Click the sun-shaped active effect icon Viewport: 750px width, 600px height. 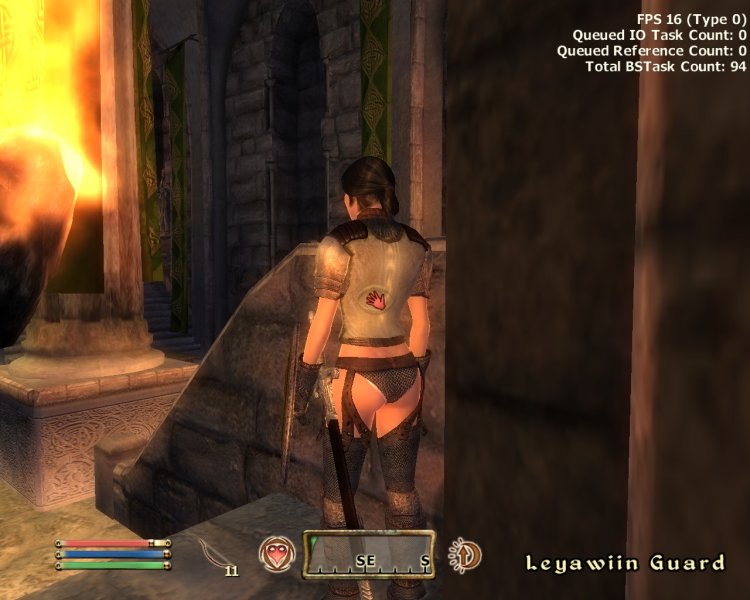pyautogui.click(x=466, y=555)
